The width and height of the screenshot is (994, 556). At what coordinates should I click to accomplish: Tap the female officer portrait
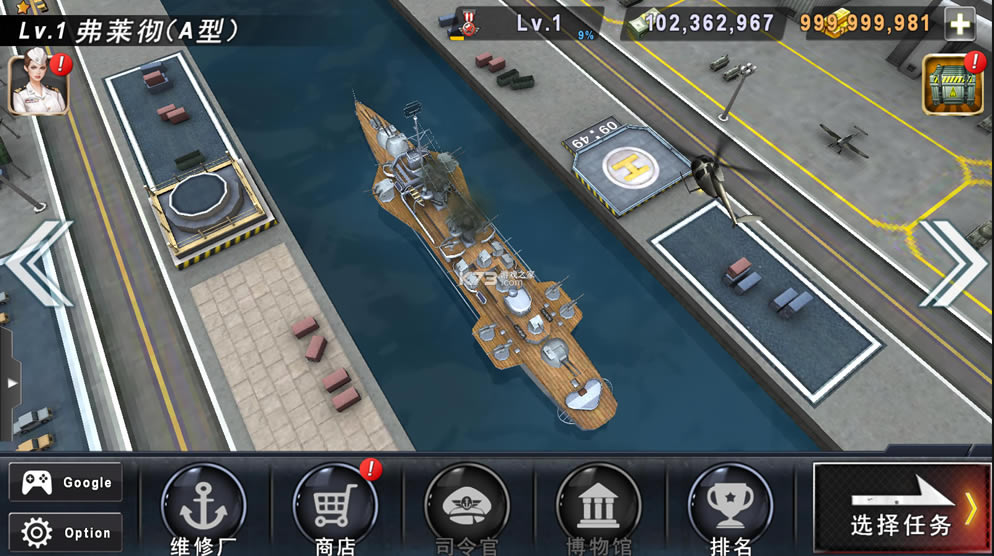(37, 84)
